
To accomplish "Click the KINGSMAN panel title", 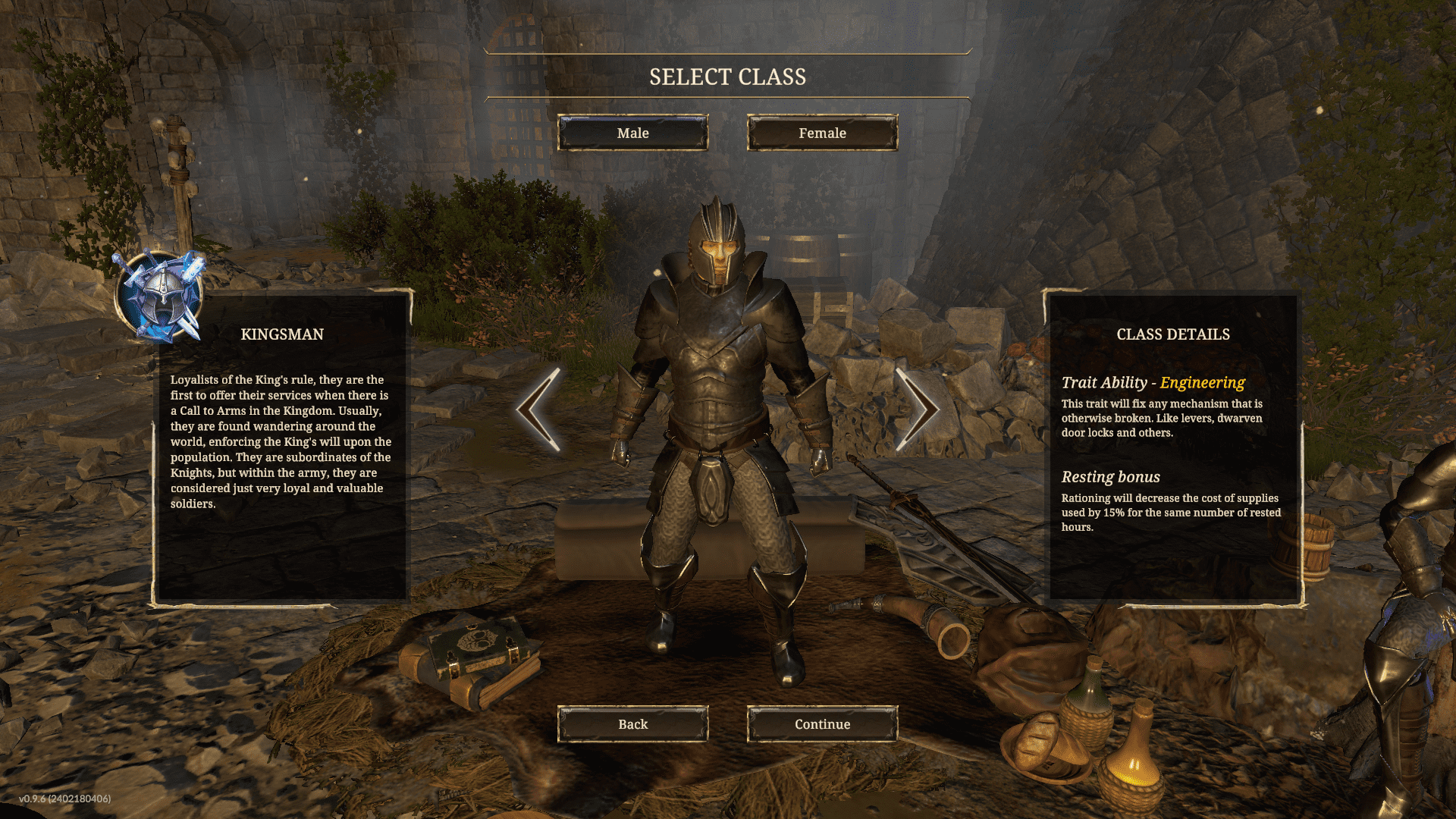I will [x=282, y=334].
